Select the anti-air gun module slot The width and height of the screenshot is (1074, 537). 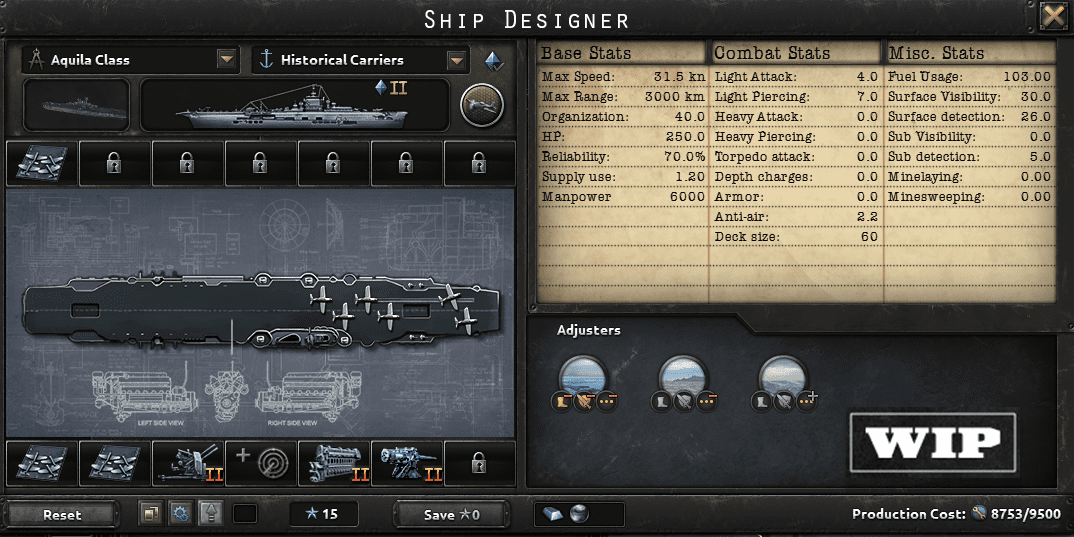click(x=187, y=464)
